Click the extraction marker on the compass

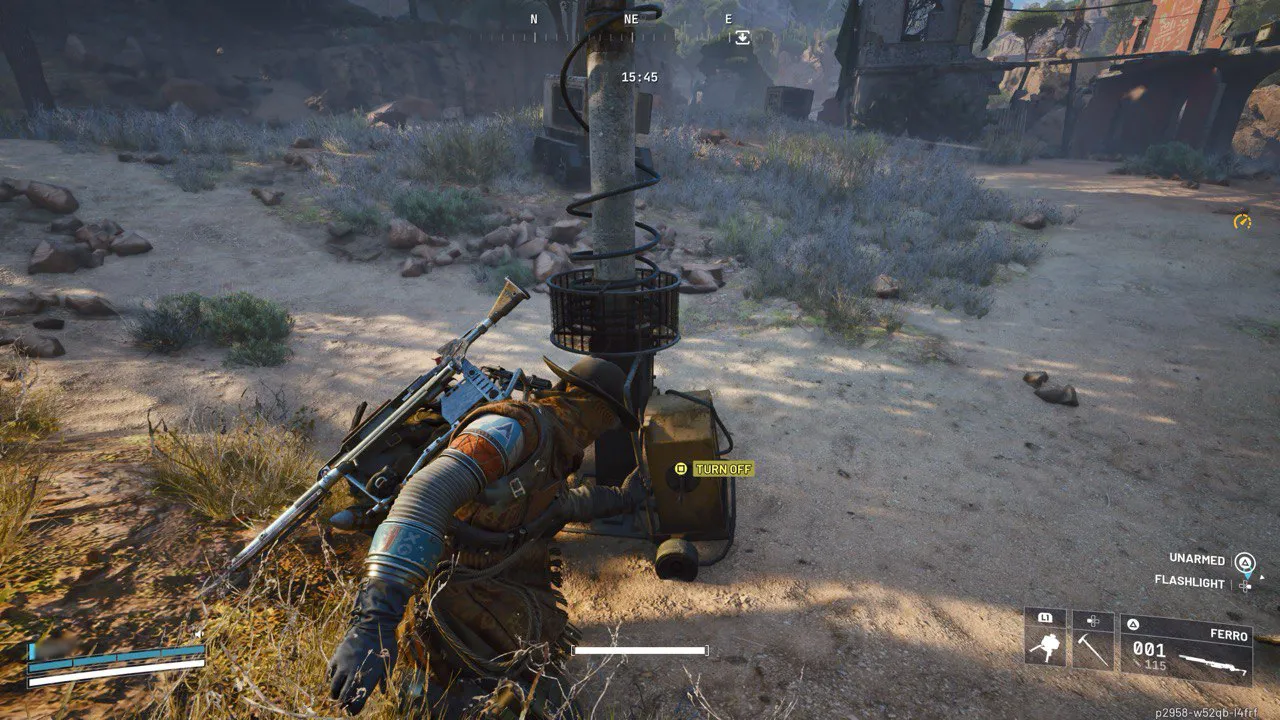tap(741, 37)
